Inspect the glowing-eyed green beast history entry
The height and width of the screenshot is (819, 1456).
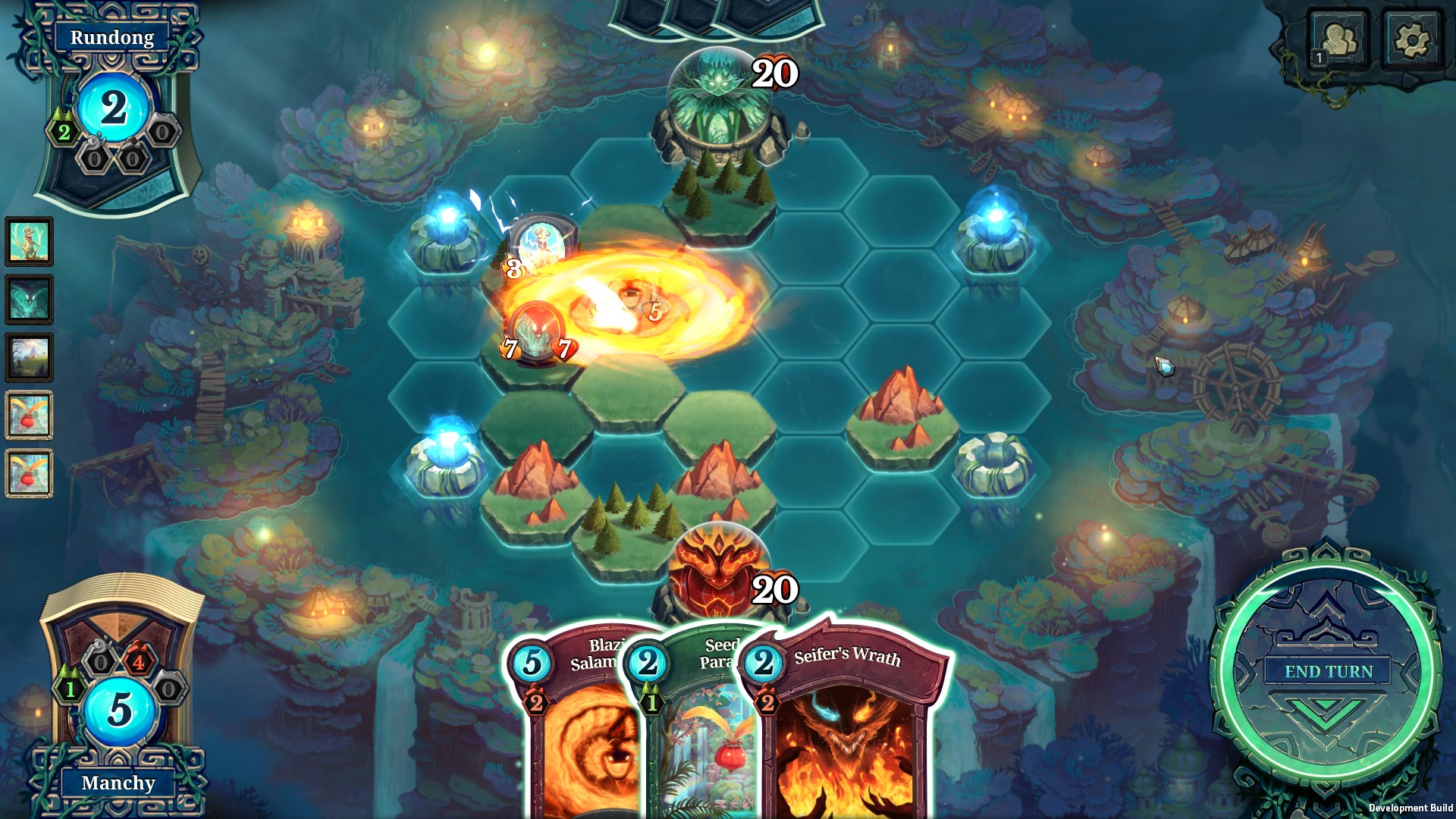click(30, 300)
